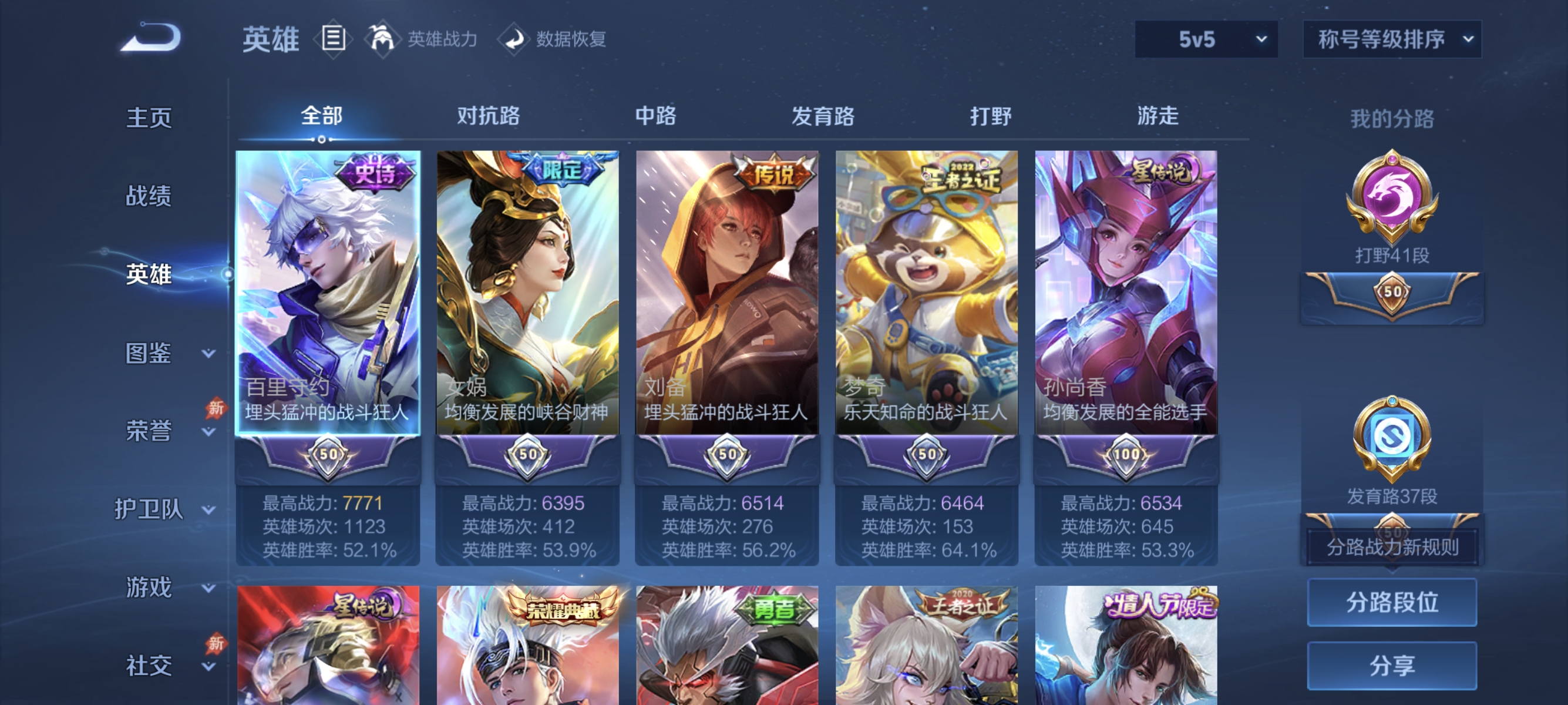Click the level 50 badge on 百里守约 card
Screen dimensions: 1568x705
(328, 454)
